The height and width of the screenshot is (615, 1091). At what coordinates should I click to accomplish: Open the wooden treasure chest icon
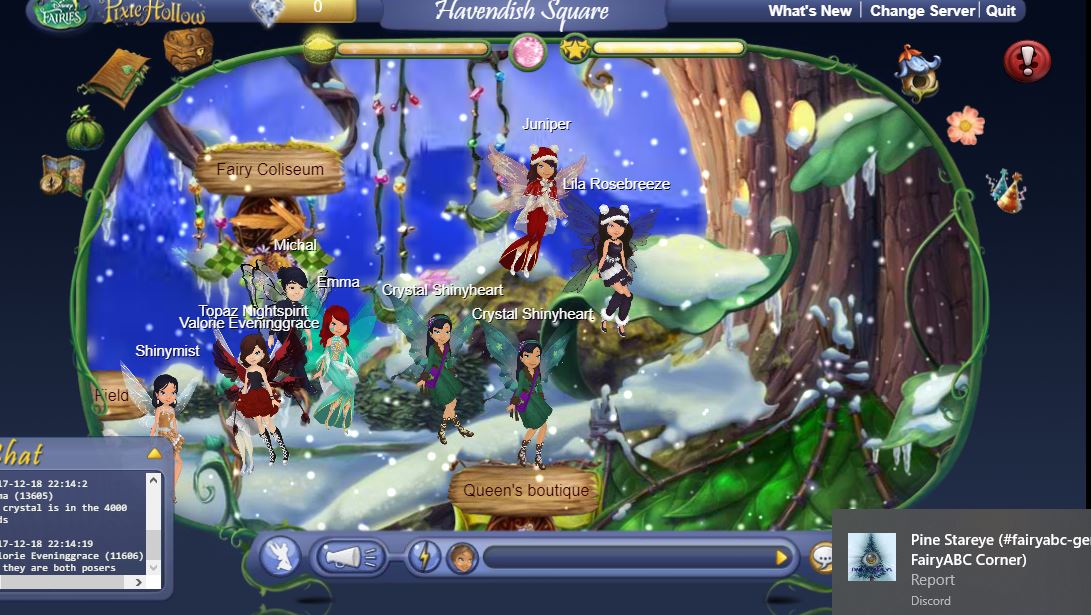point(188,48)
